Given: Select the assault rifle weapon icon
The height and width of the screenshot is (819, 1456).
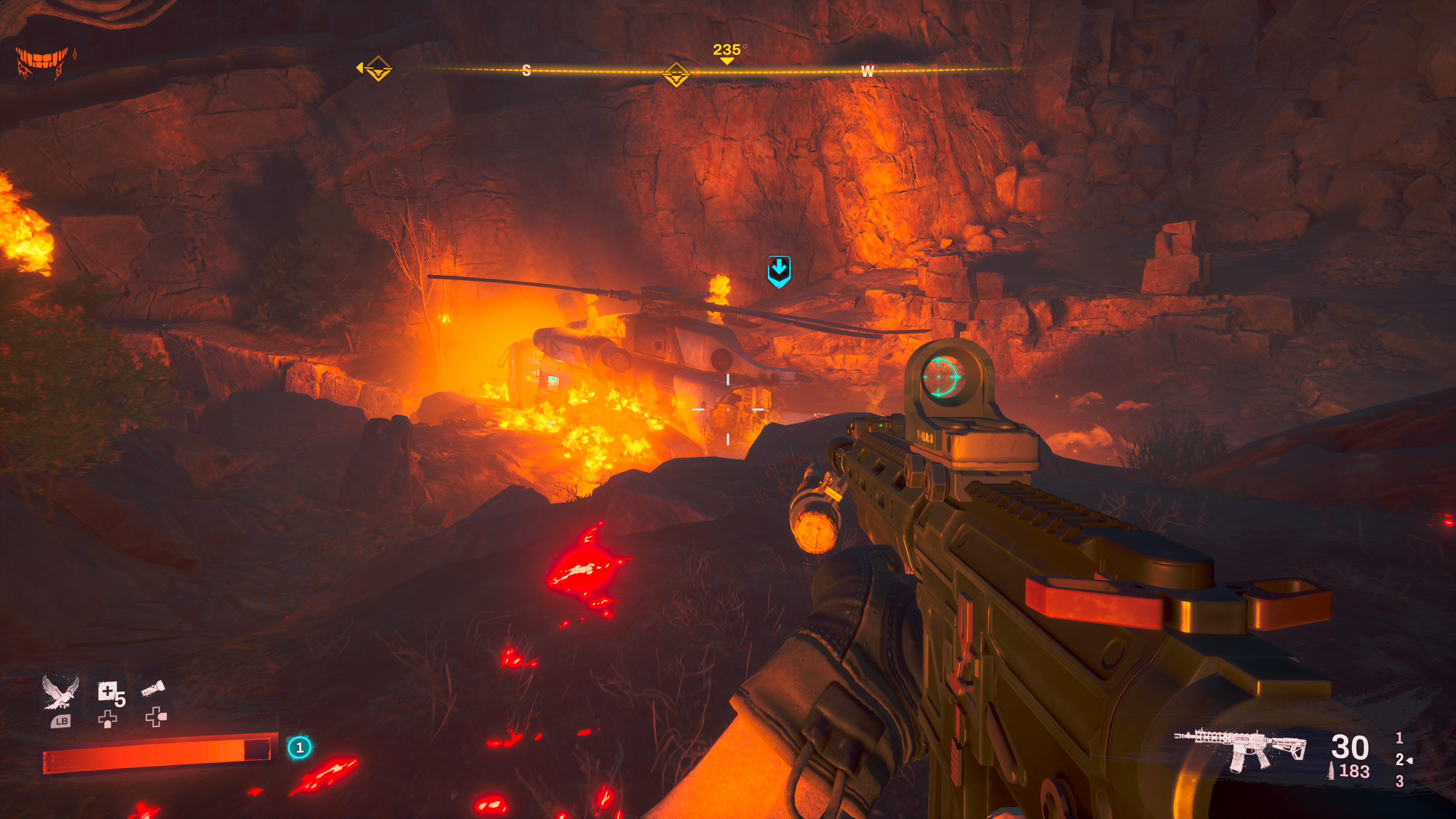Looking at the screenshot, I should tap(1240, 750).
